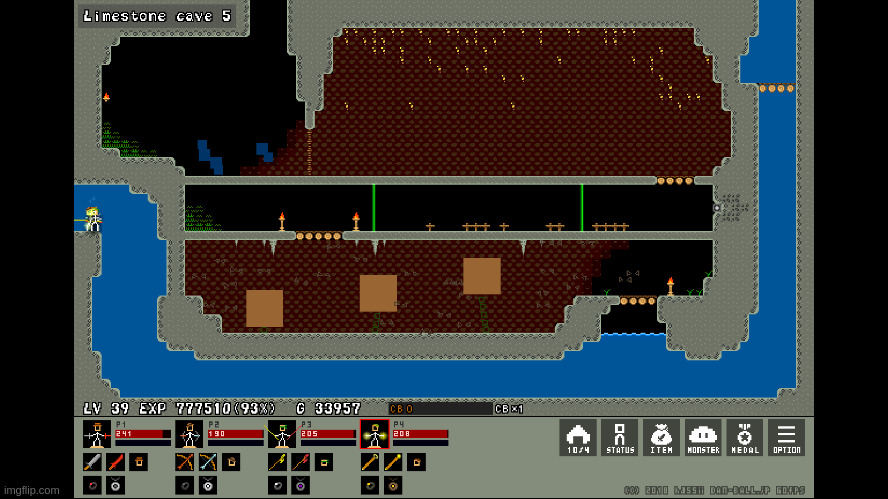Select the P2 archer portrait
The width and height of the screenshot is (888, 499).
tap(189, 434)
